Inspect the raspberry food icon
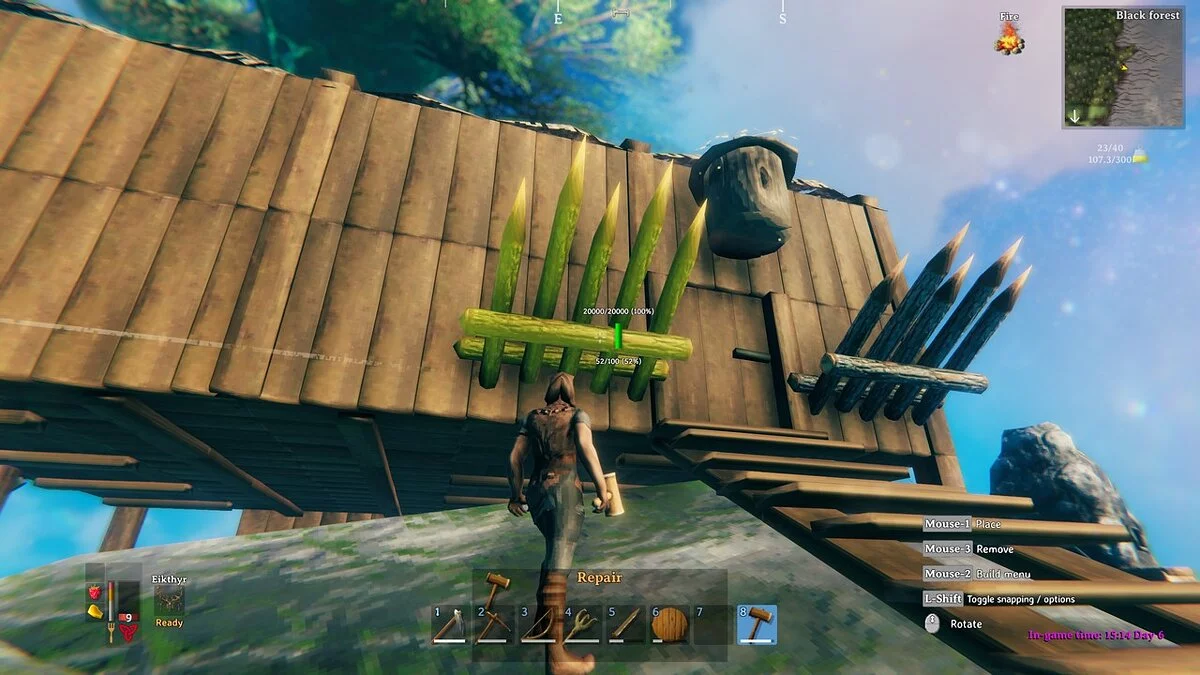 pyautogui.click(x=95, y=593)
